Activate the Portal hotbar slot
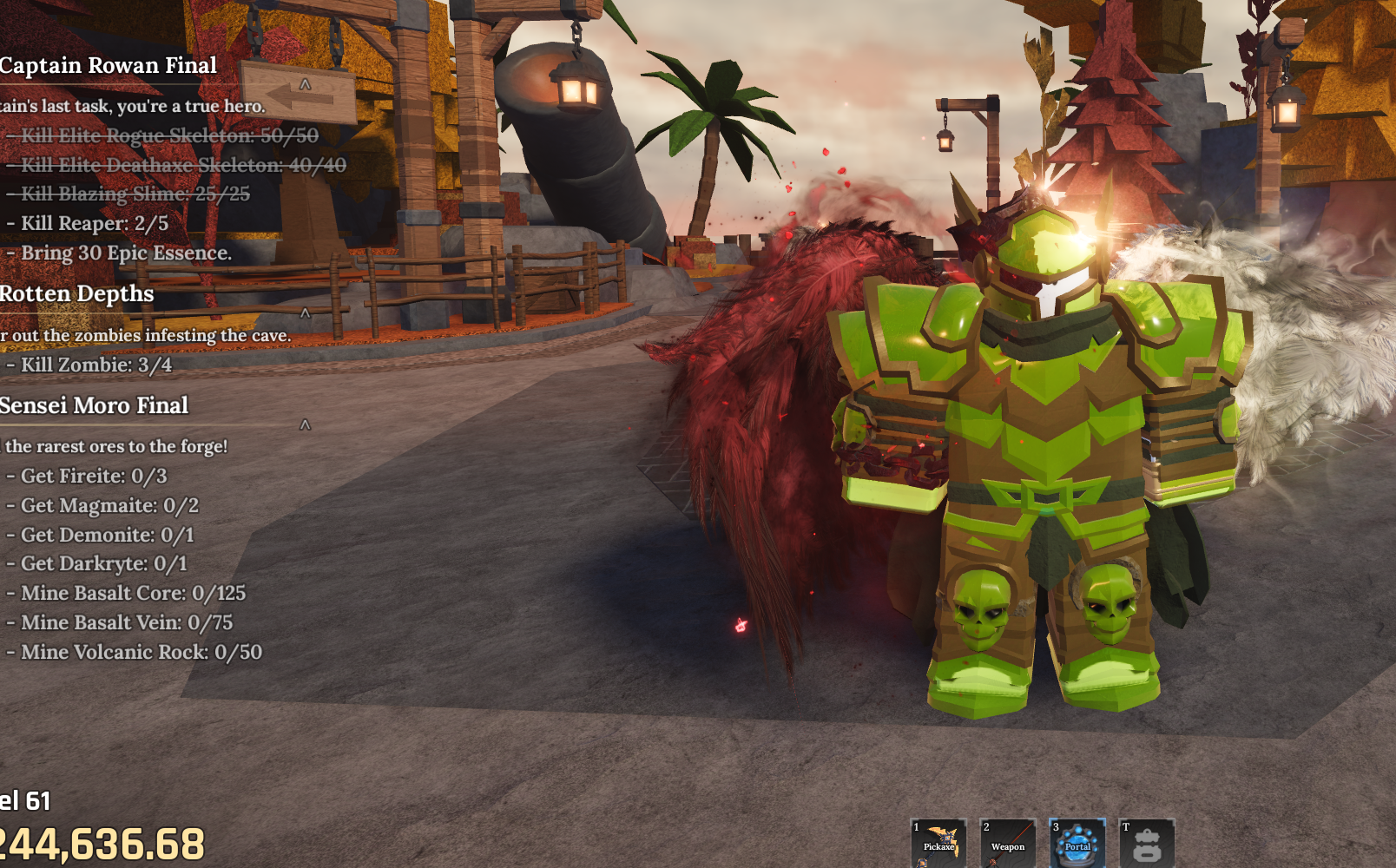 tap(1077, 843)
